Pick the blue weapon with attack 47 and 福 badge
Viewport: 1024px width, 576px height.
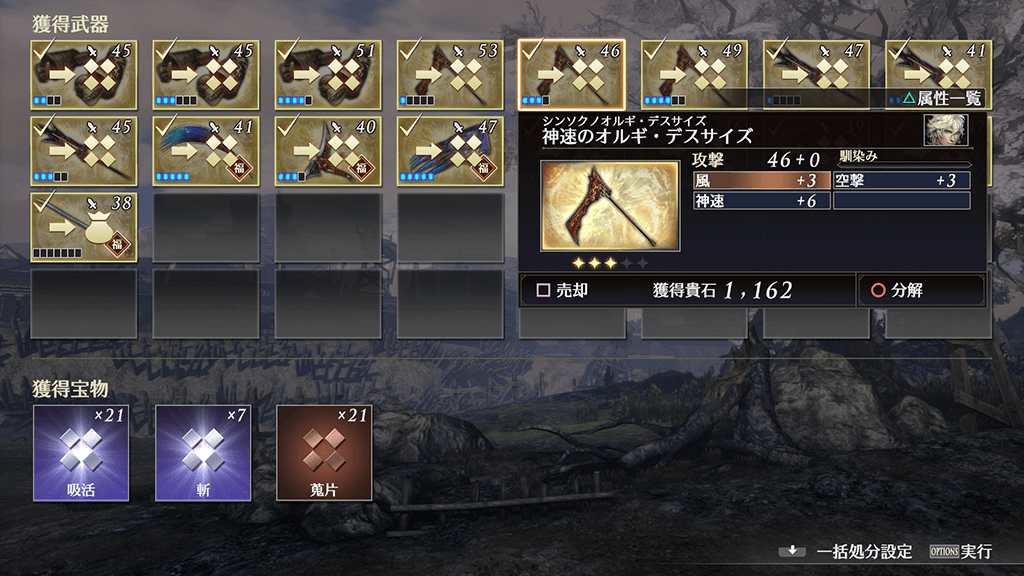pyautogui.click(x=451, y=150)
